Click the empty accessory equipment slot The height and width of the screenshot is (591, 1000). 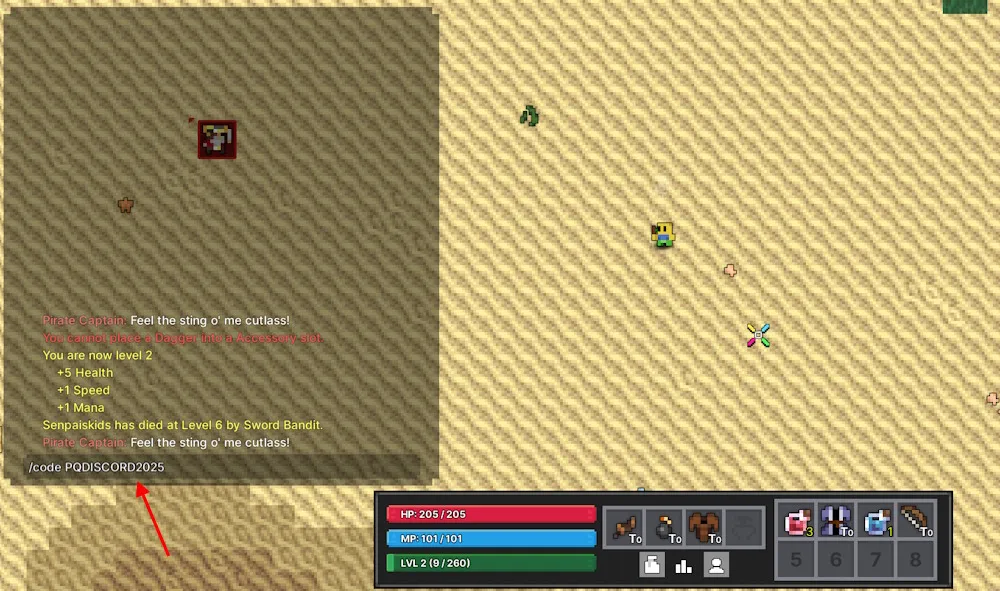(745, 526)
